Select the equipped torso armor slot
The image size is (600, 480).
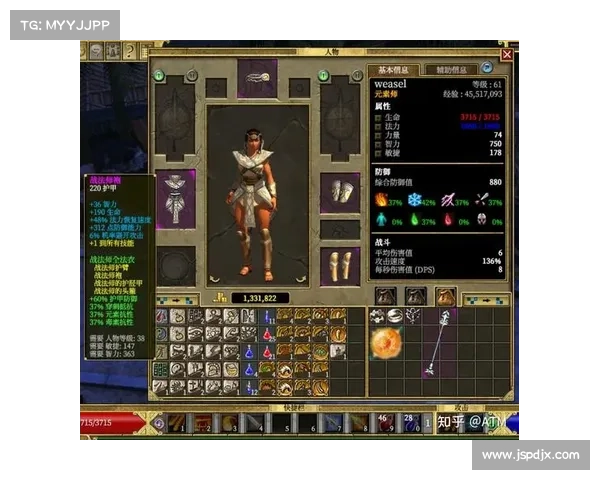coord(177,193)
